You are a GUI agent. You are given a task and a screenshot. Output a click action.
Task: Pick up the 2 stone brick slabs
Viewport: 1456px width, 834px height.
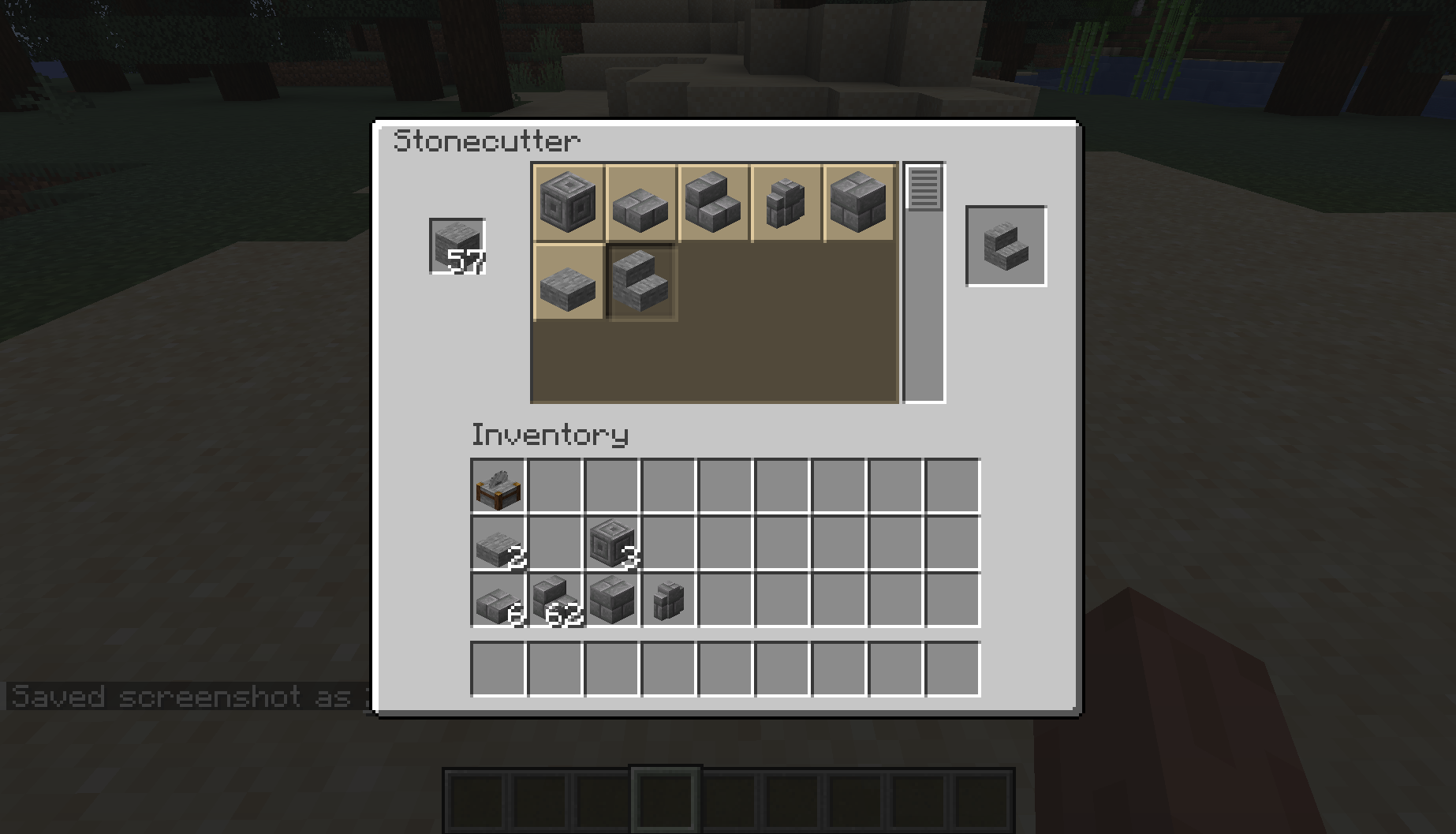498,543
